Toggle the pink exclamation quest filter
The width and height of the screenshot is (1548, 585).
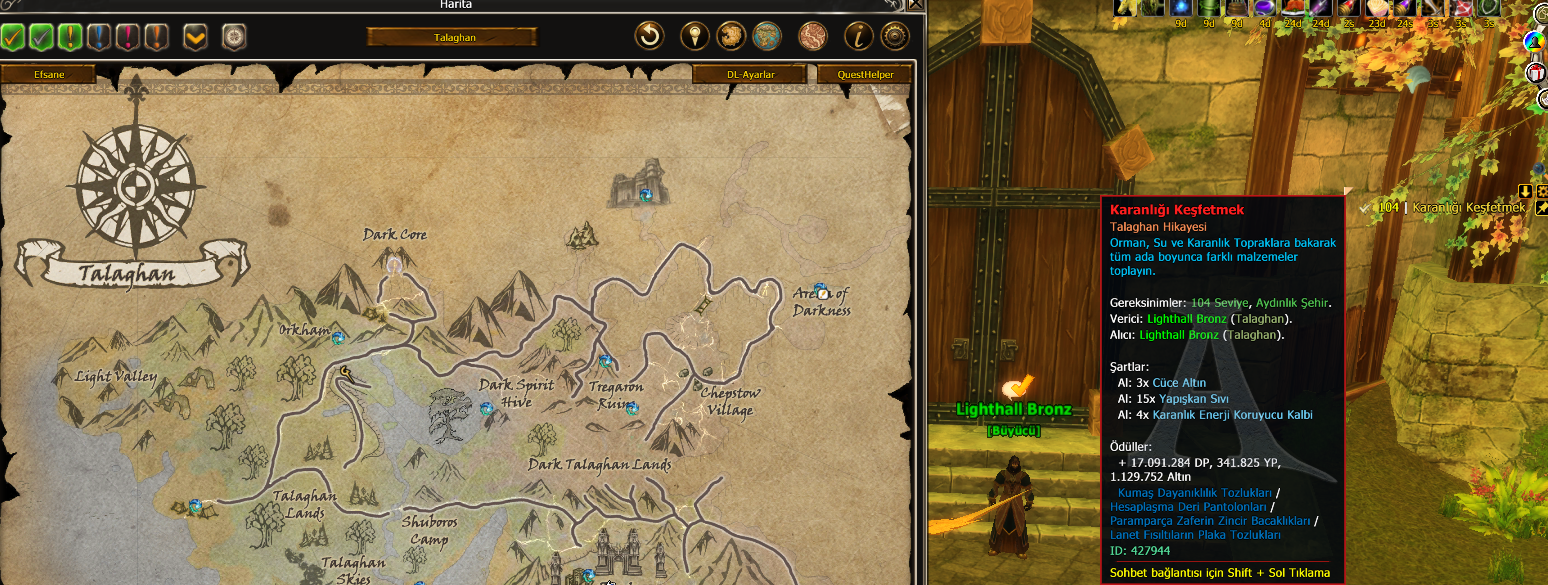[x=127, y=38]
